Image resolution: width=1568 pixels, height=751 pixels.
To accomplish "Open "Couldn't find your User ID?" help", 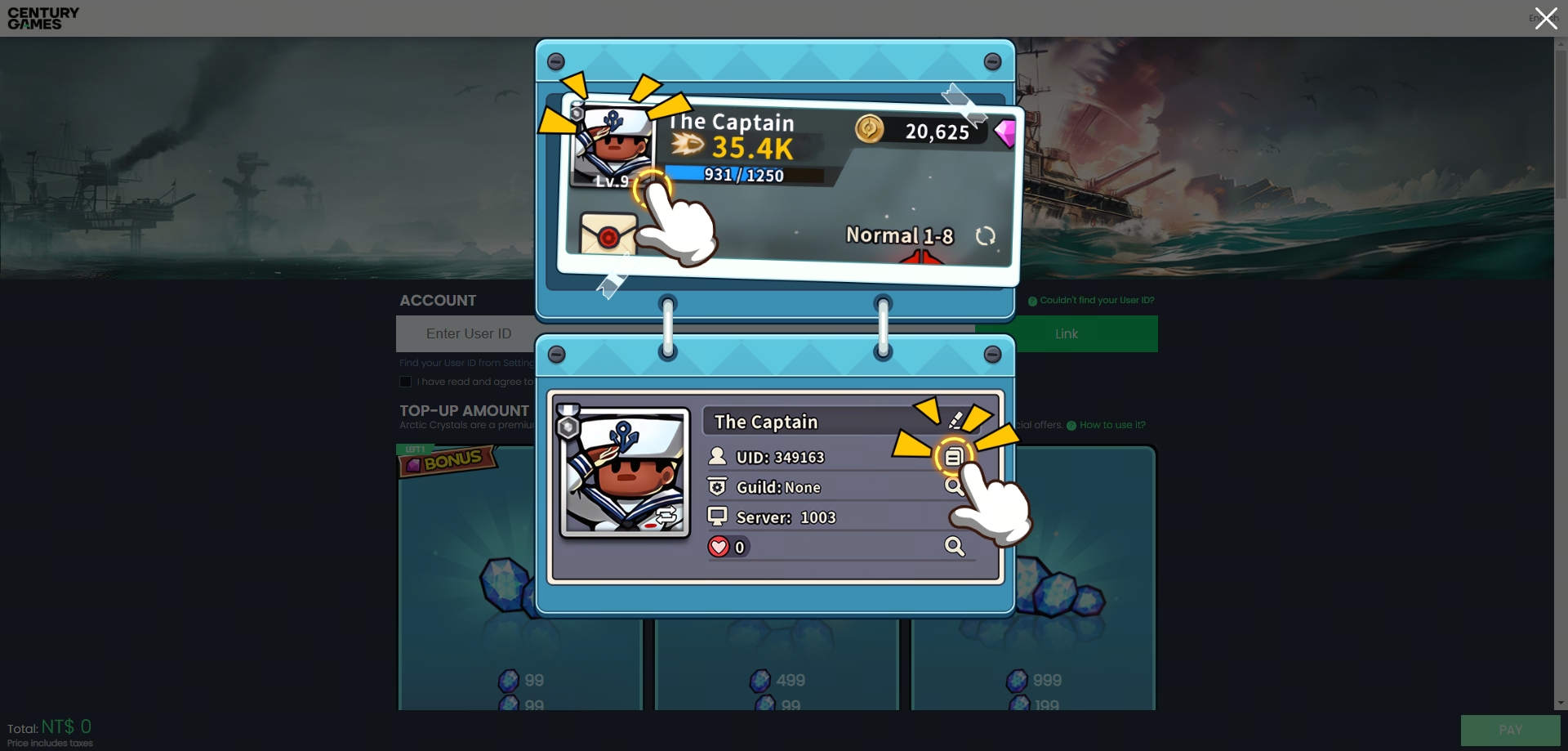I will pos(1096,301).
